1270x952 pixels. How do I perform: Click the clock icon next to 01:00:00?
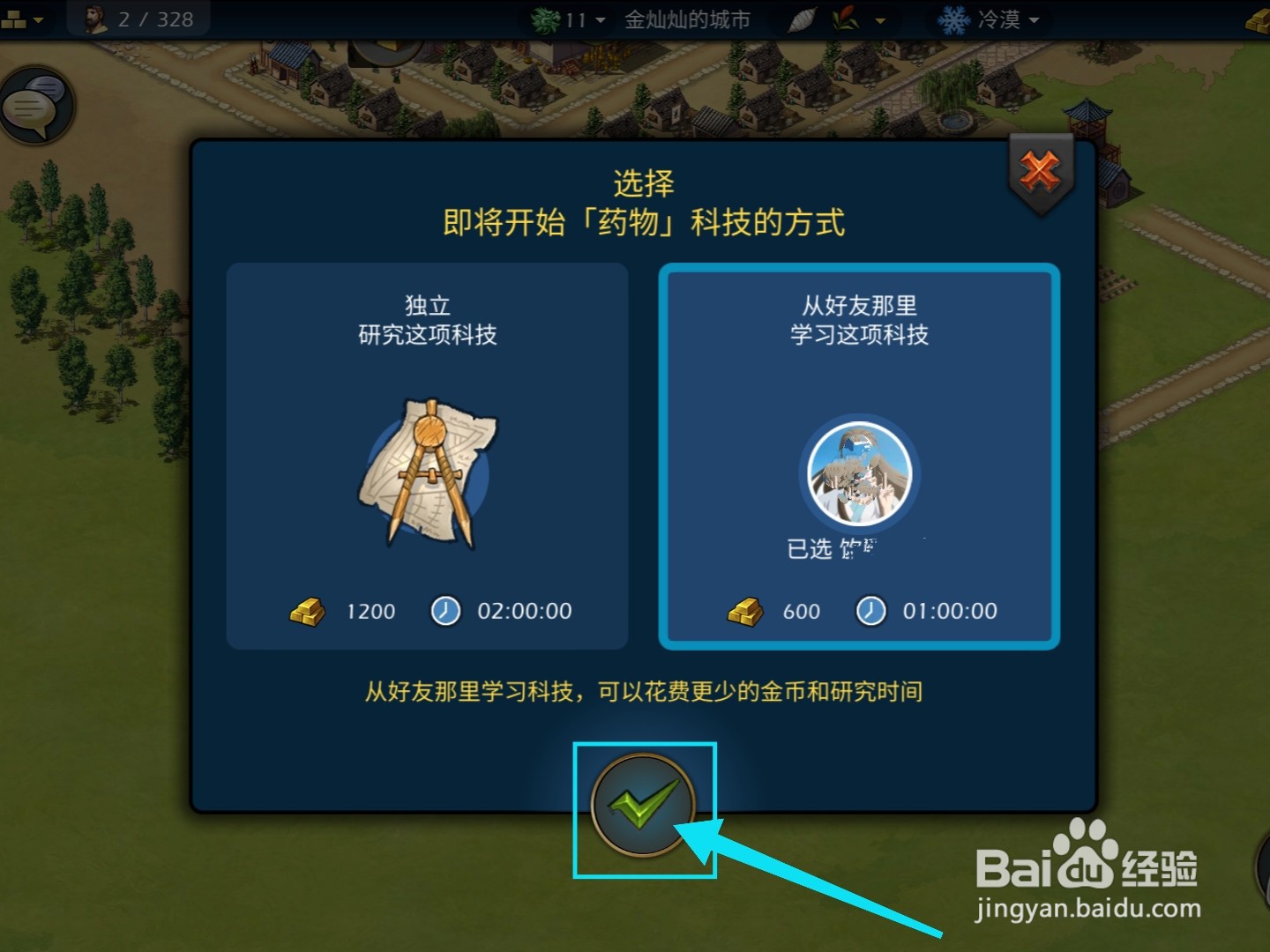click(x=870, y=611)
